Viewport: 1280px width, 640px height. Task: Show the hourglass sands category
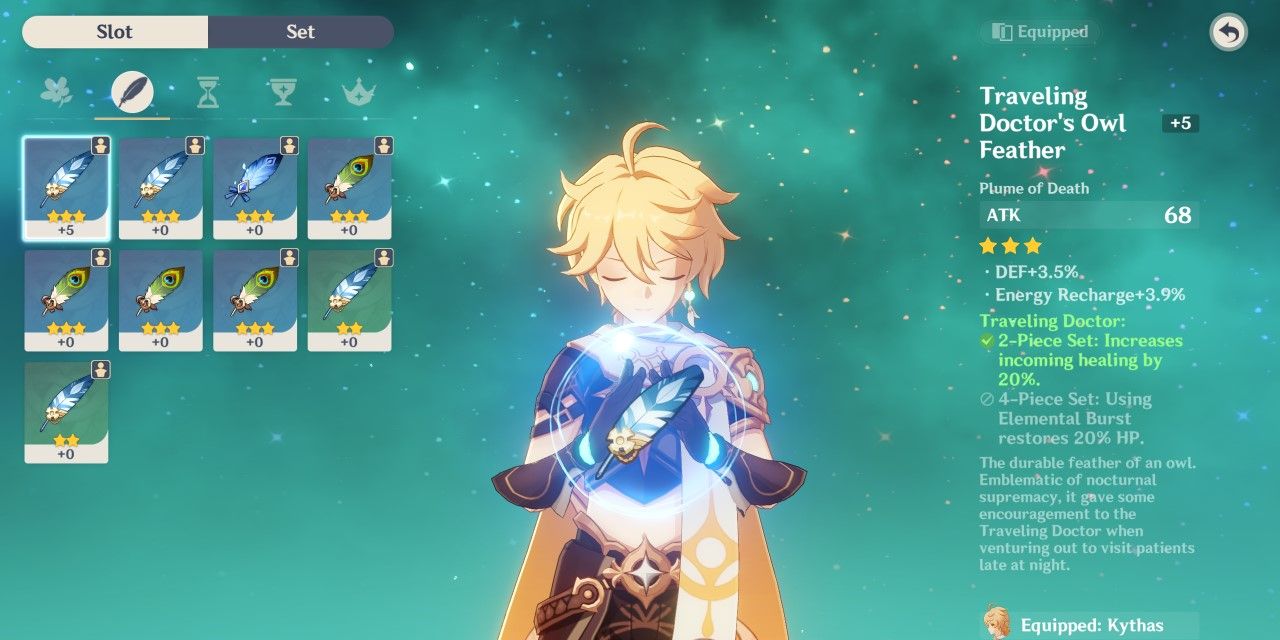(x=208, y=93)
